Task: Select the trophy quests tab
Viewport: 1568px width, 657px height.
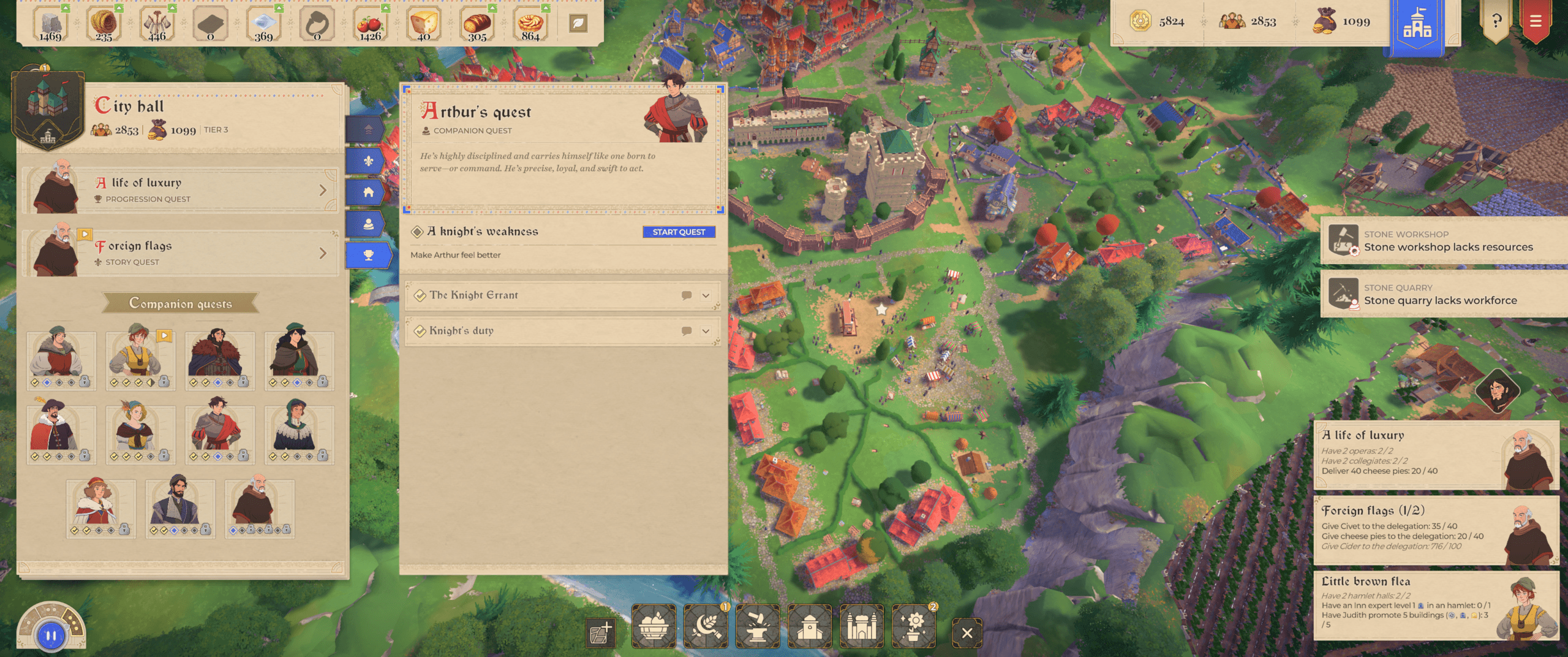Action: click(x=368, y=255)
